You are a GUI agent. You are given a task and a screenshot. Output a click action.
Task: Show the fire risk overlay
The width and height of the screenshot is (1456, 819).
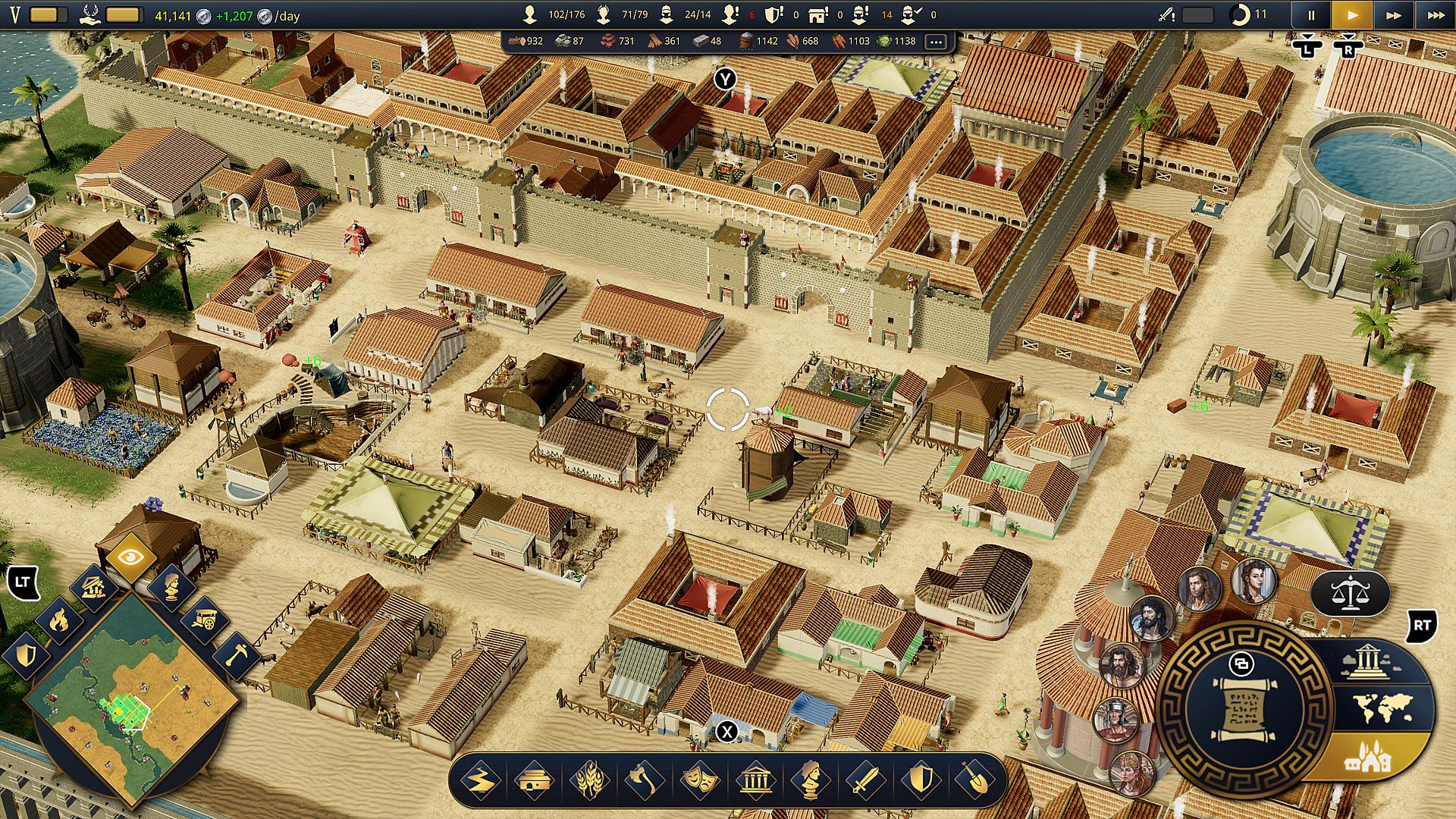tap(59, 621)
